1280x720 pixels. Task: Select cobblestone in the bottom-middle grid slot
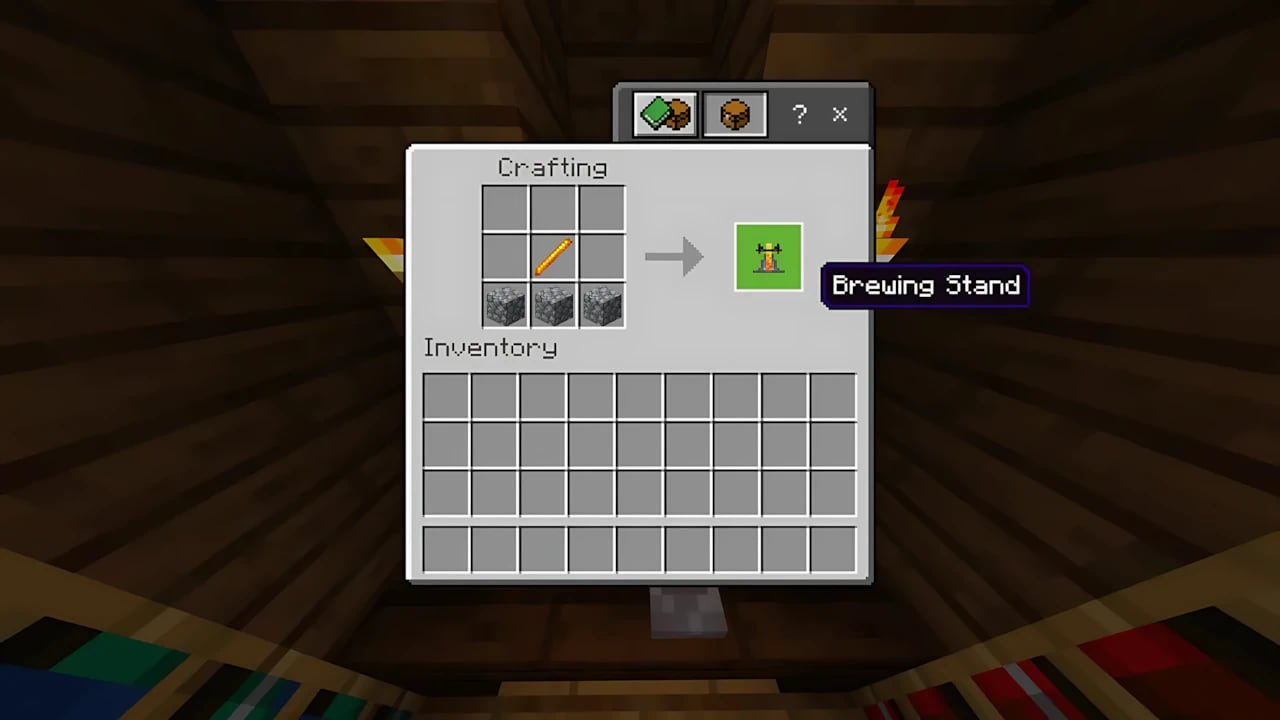(553, 305)
